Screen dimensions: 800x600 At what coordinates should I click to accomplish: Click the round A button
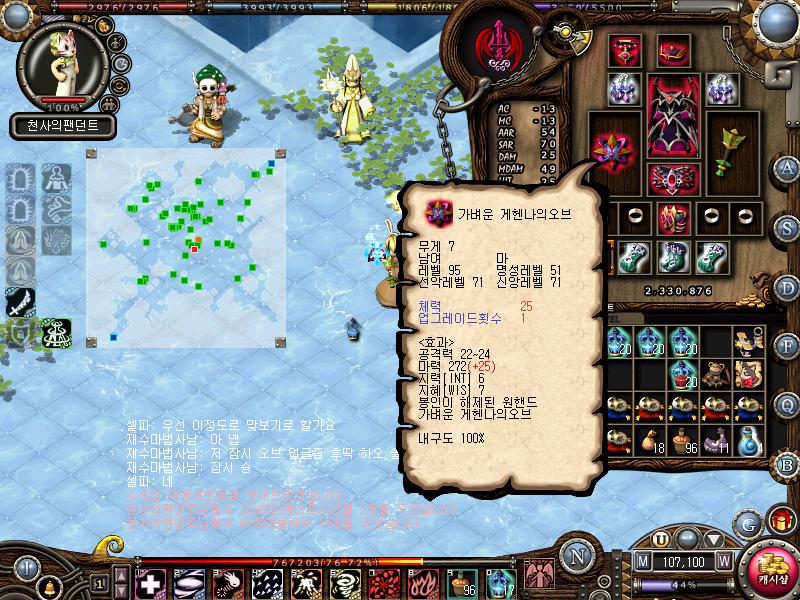pyautogui.click(x=788, y=167)
